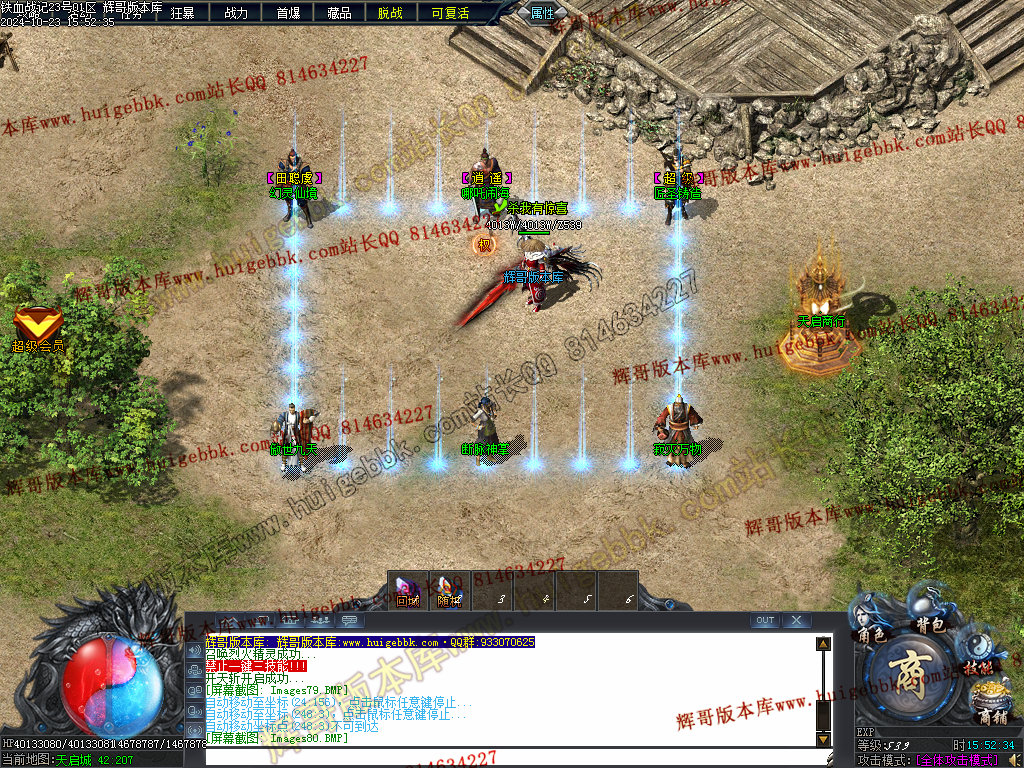
Task: Click the chat text input field
Action: [x=510, y=756]
